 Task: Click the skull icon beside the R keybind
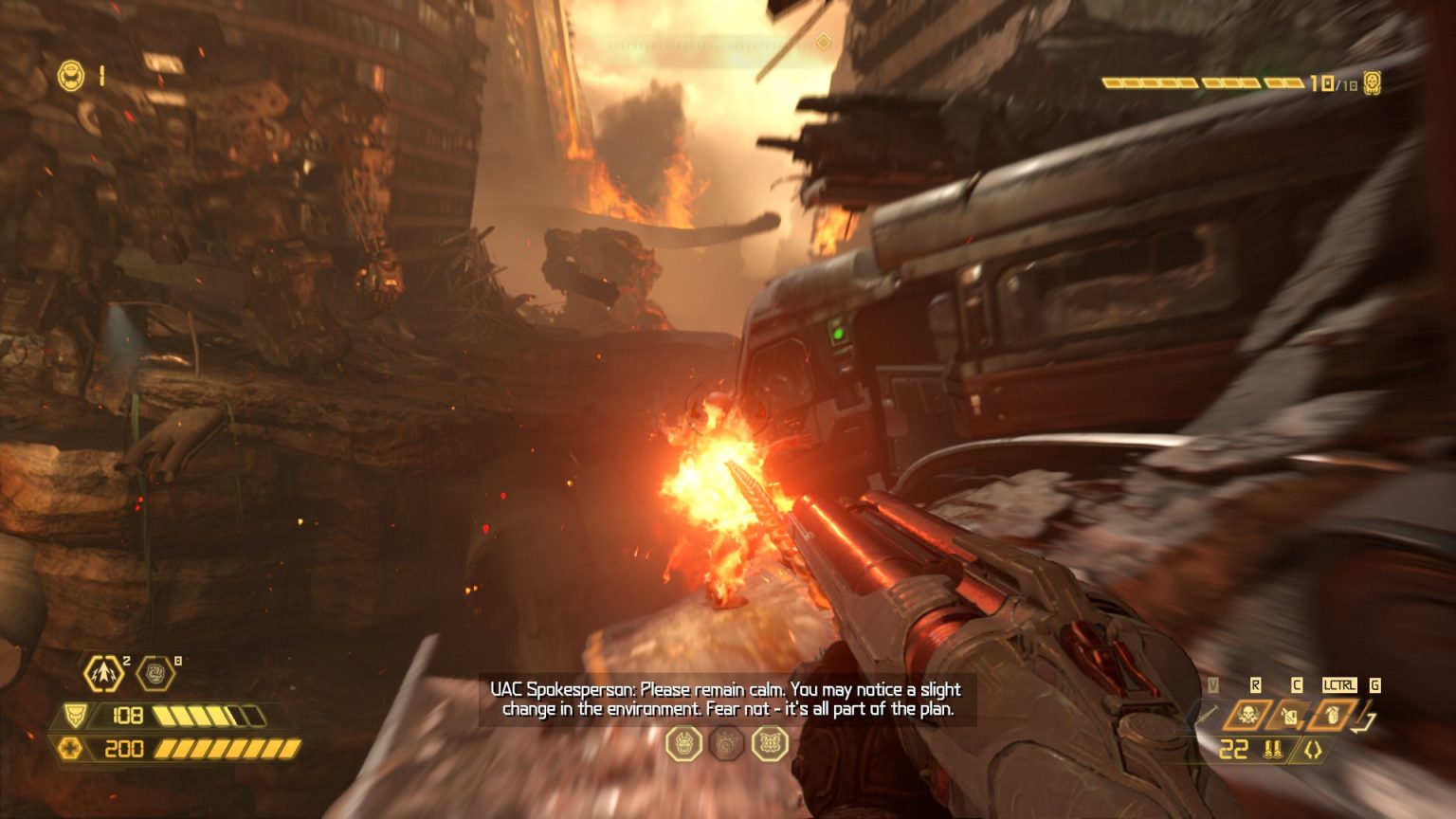[x=1248, y=716]
